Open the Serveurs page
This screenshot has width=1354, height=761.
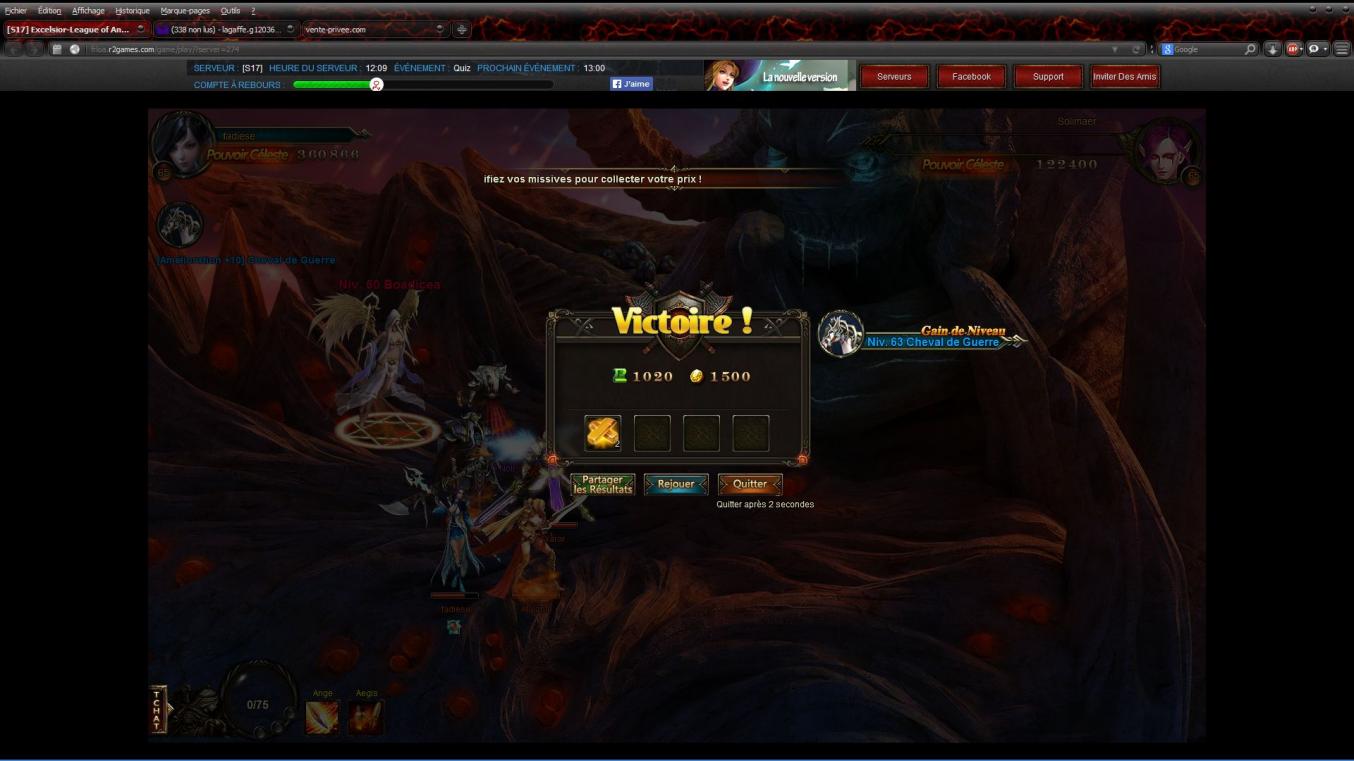894,77
